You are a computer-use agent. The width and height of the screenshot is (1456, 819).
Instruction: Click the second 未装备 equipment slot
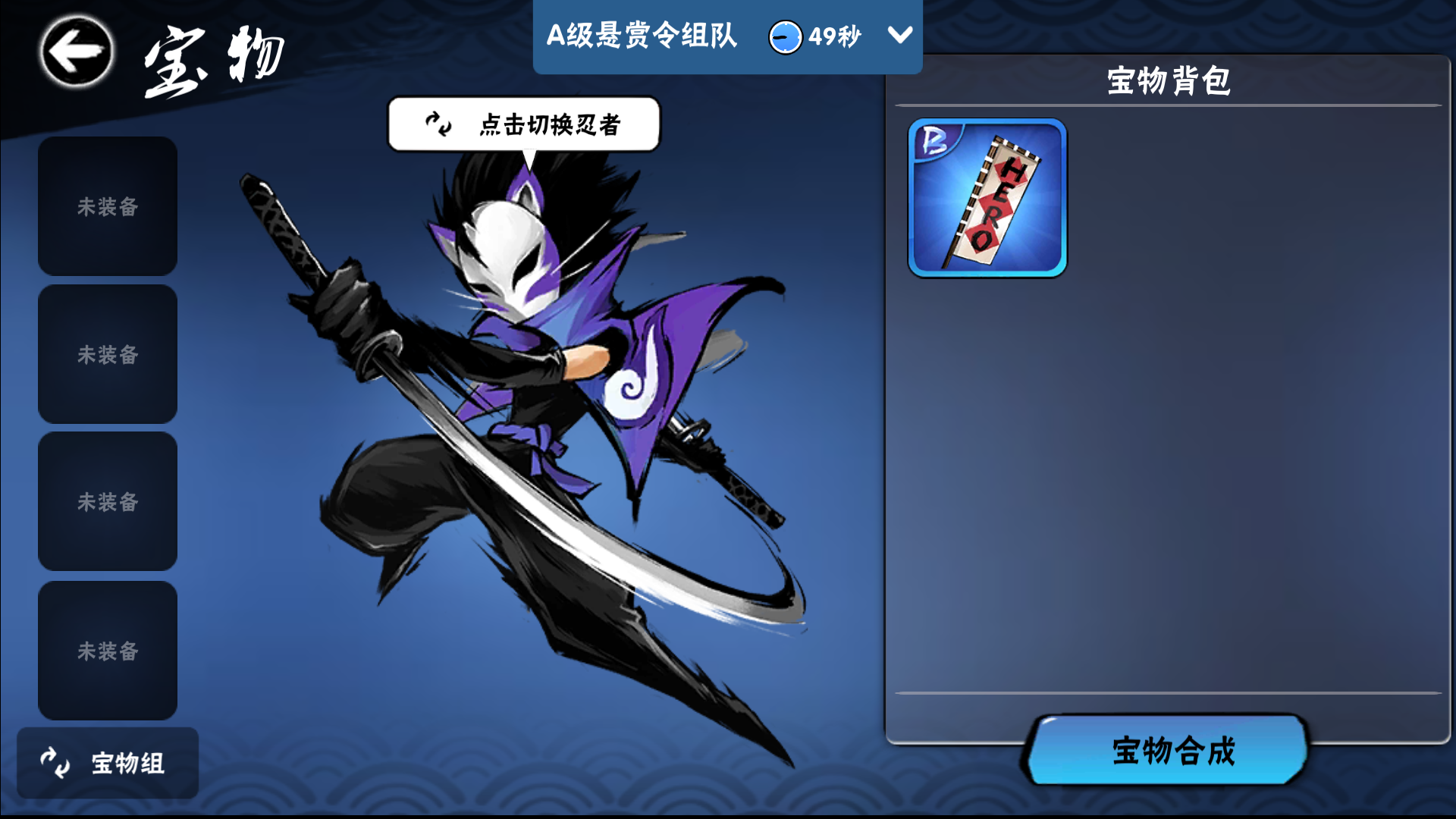(x=107, y=353)
